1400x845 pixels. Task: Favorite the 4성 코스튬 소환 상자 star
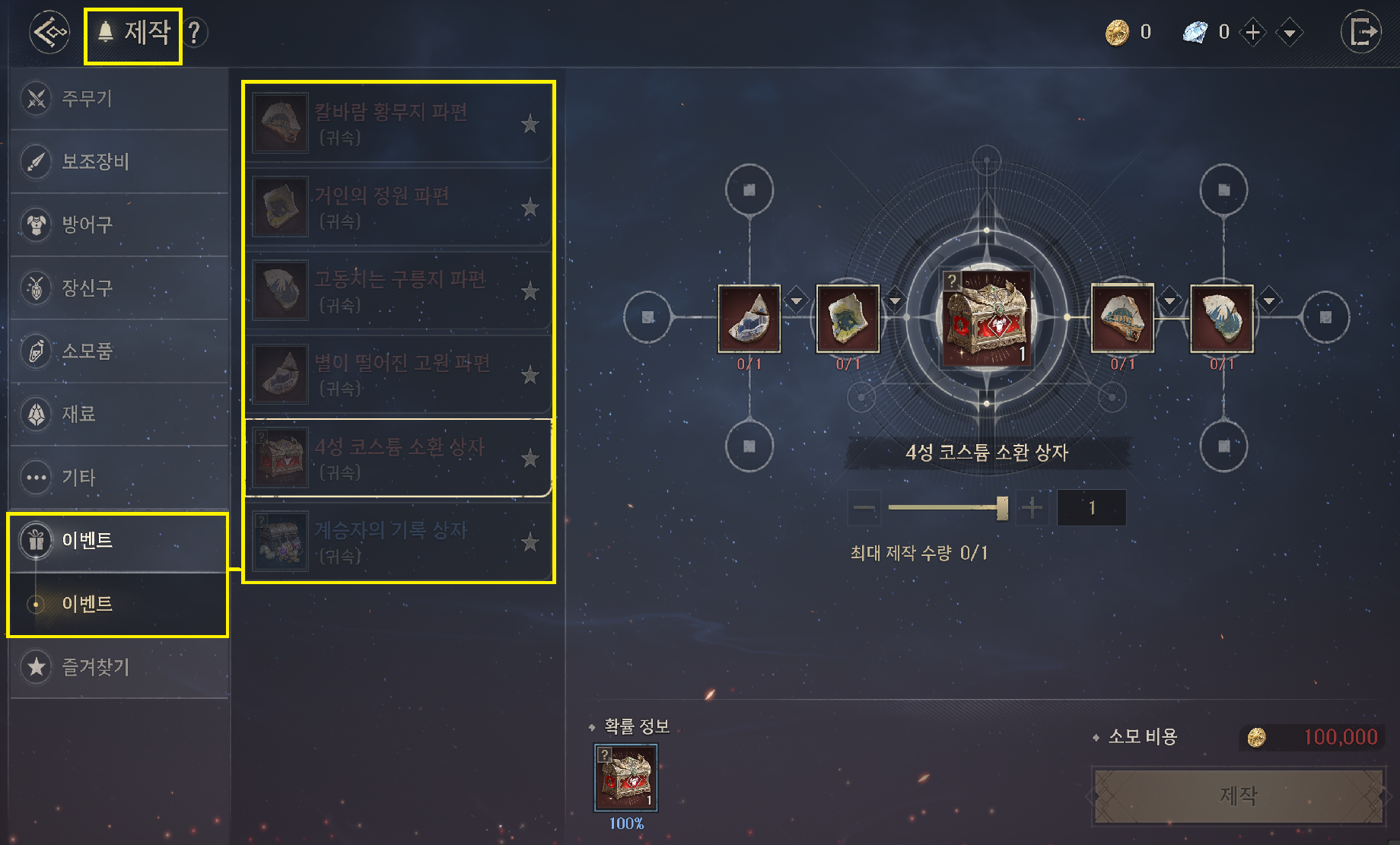[x=530, y=459]
